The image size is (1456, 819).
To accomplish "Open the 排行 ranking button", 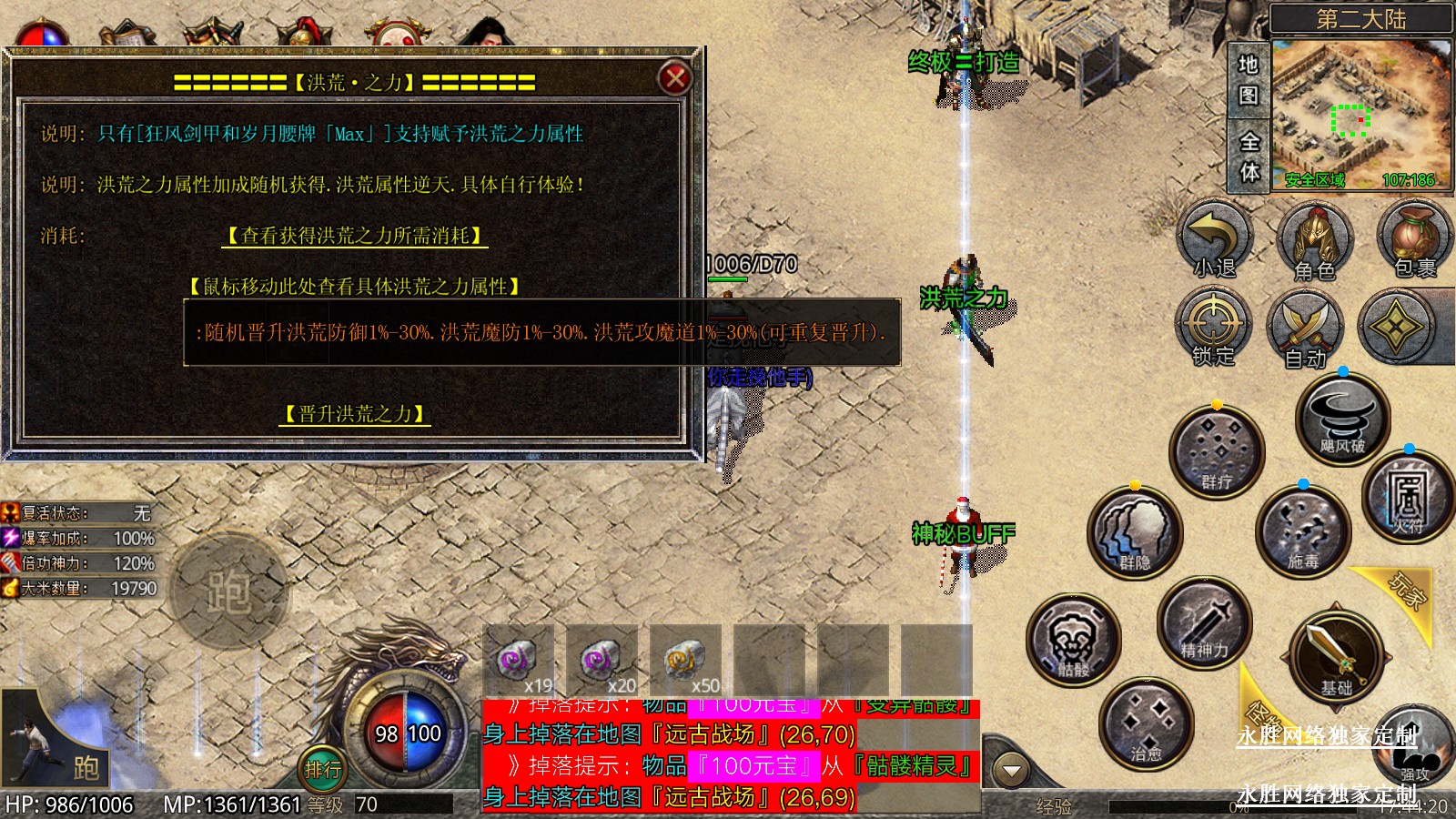I will [322, 770].
